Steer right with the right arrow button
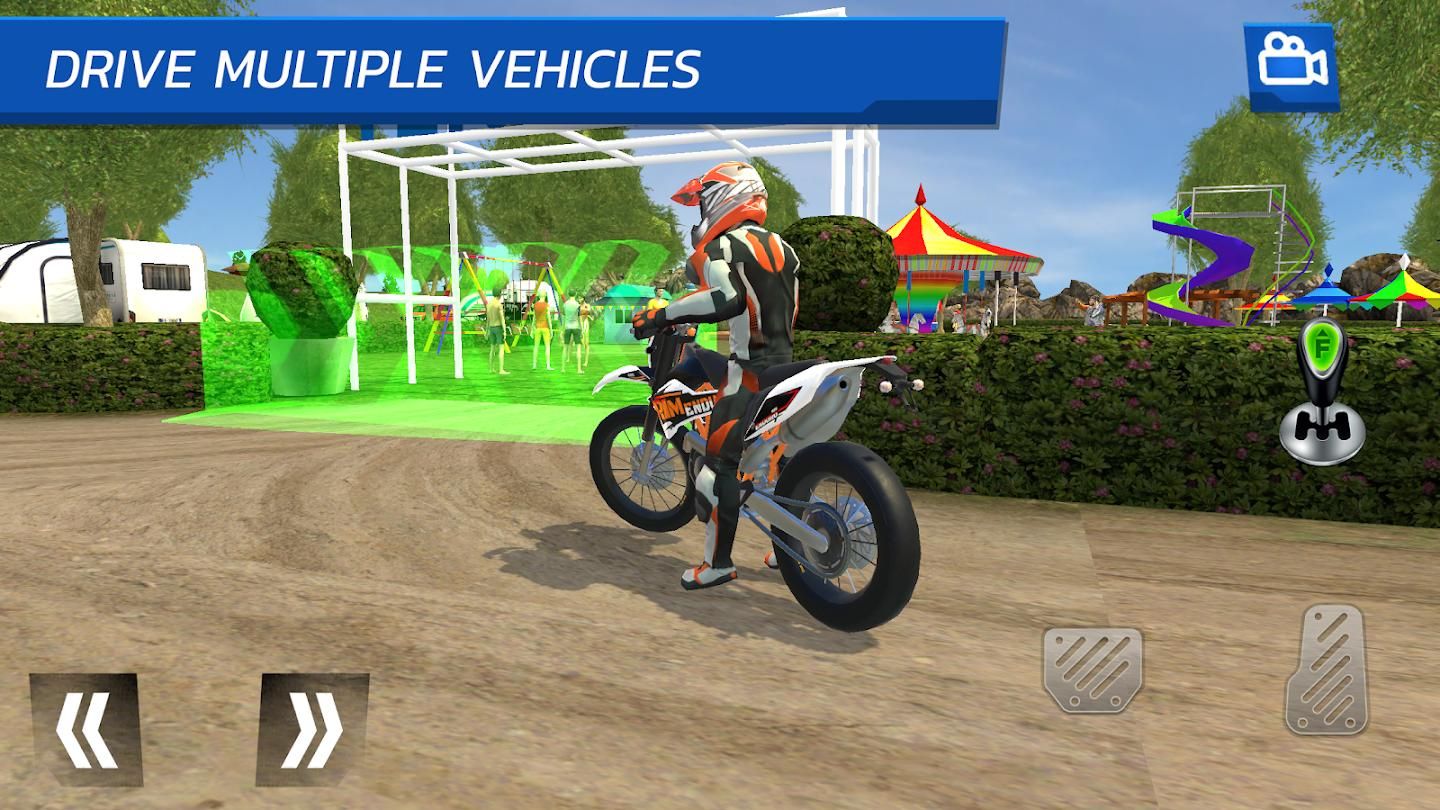1440x810 pixels. click(x=313, y=729)
